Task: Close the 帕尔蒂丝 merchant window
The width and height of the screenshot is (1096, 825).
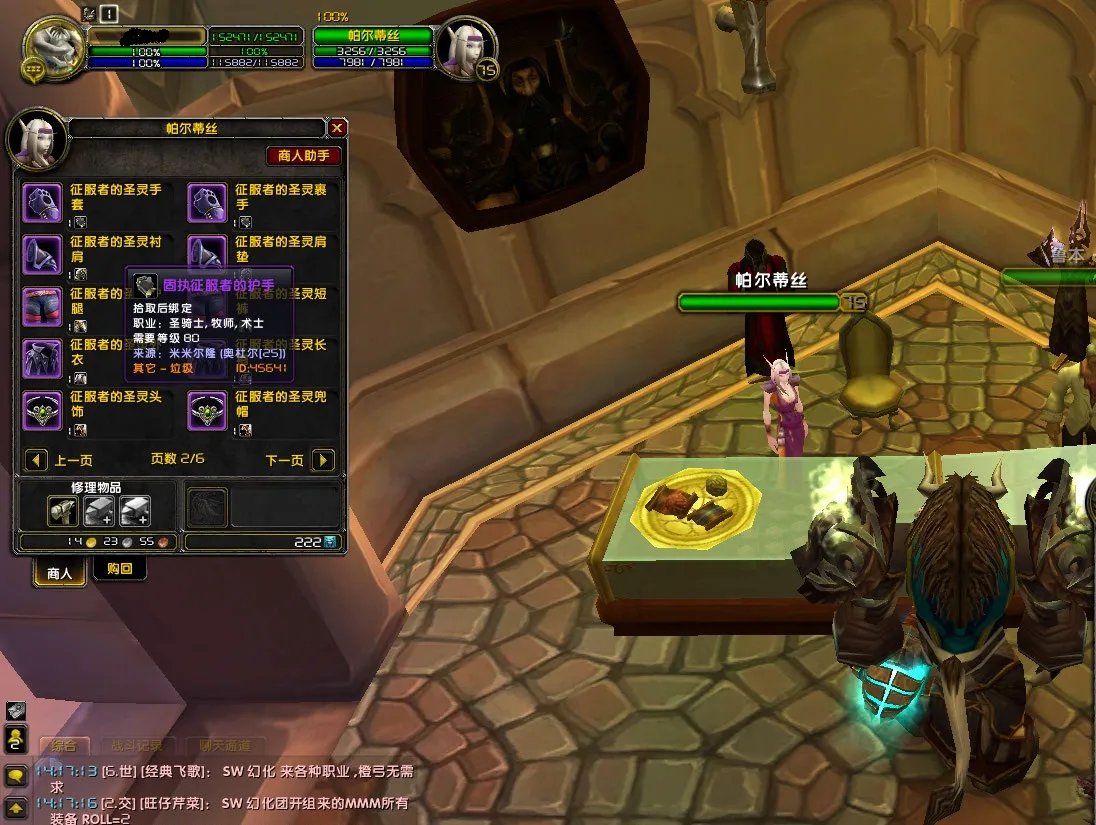Action: coord(338,128)
